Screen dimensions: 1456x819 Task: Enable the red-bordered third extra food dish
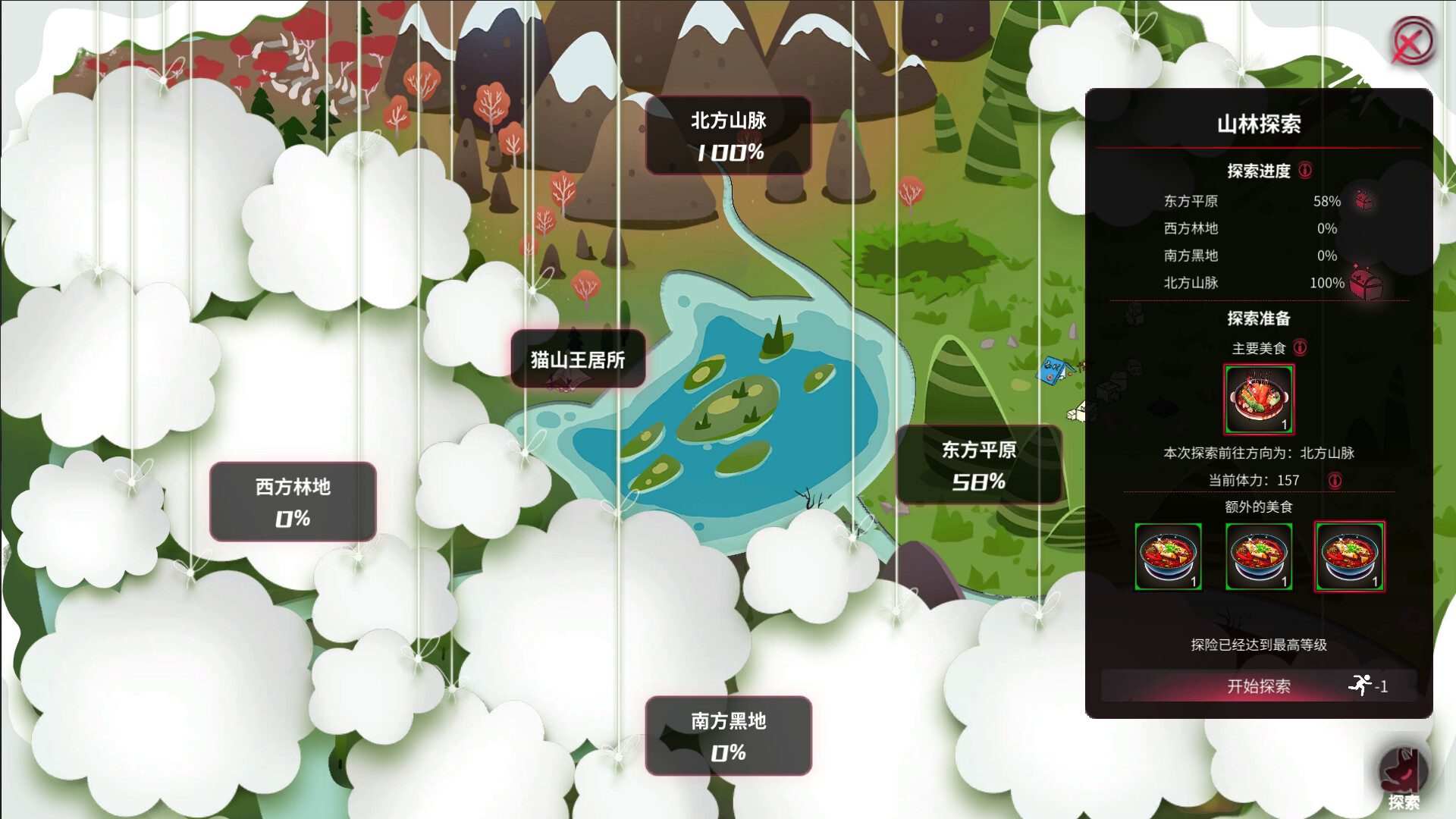(x=1349, y=557)
